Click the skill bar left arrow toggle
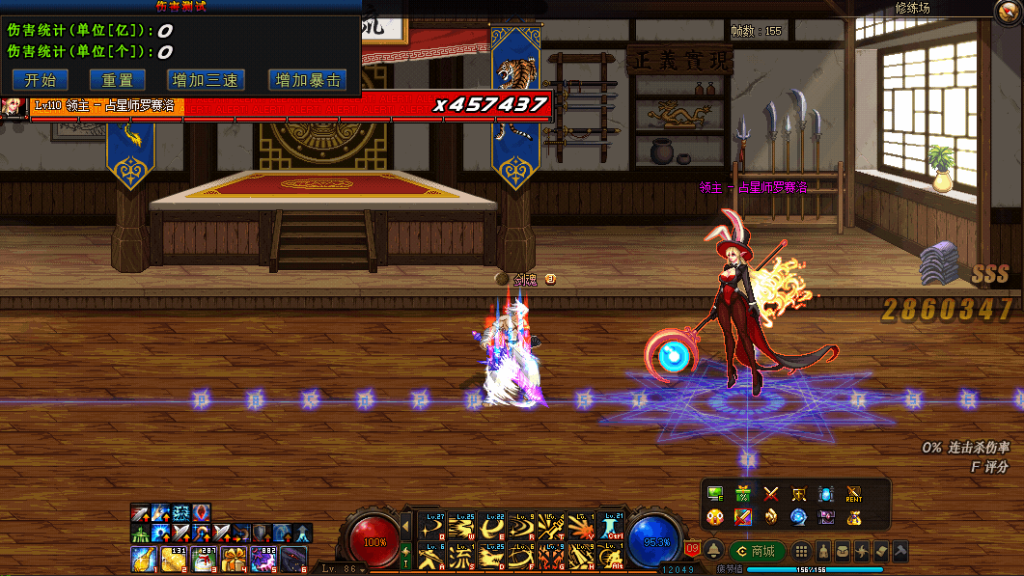This screenshot has width=1024, height=576. tap(406, 524)
